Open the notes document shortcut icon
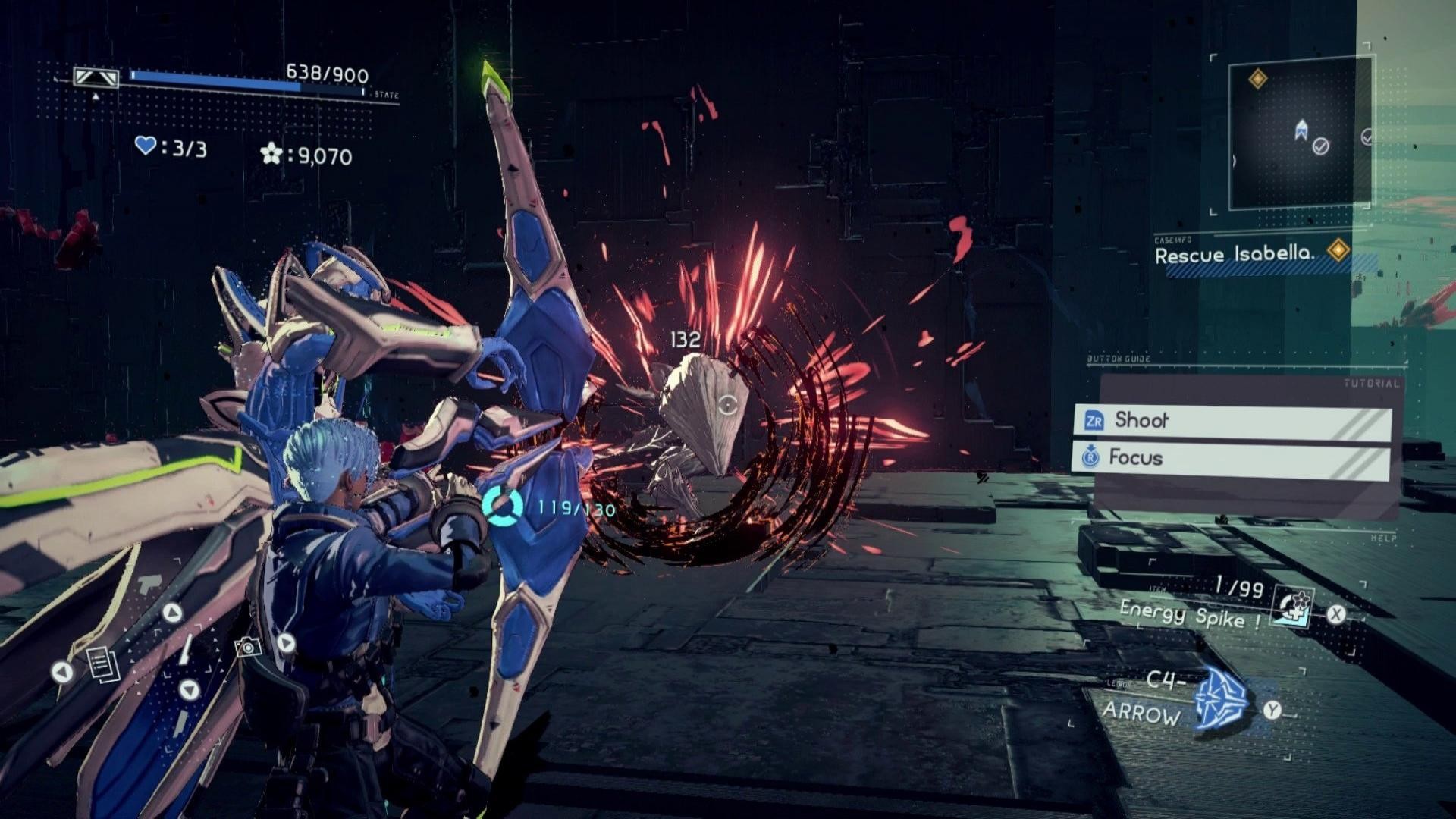The height and width of the screenshot is (819, 1456). (102, 664)
